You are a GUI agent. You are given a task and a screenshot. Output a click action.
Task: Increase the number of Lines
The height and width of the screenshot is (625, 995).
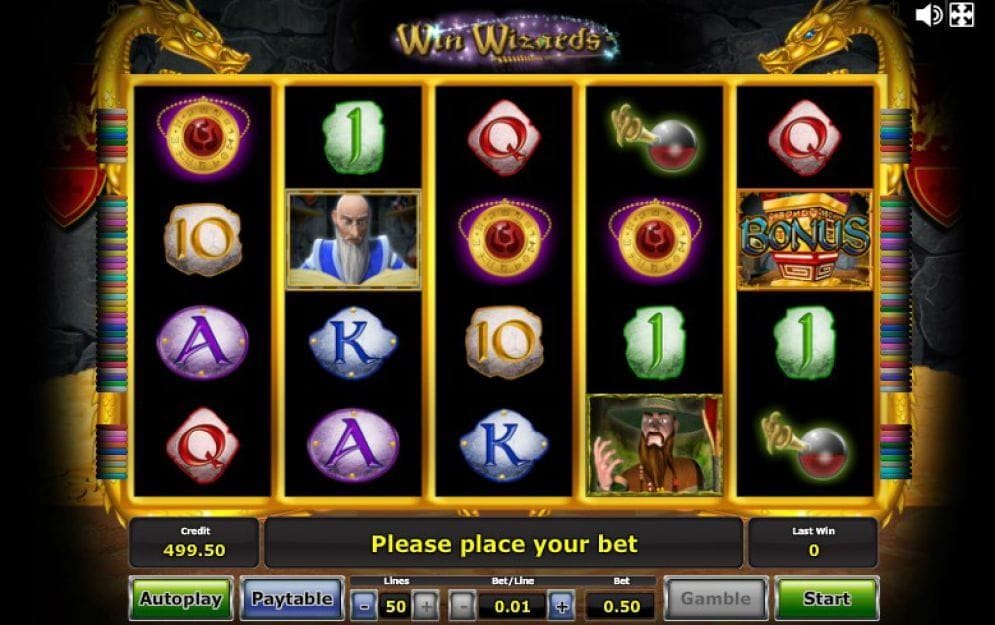click(x=425, y=605)
